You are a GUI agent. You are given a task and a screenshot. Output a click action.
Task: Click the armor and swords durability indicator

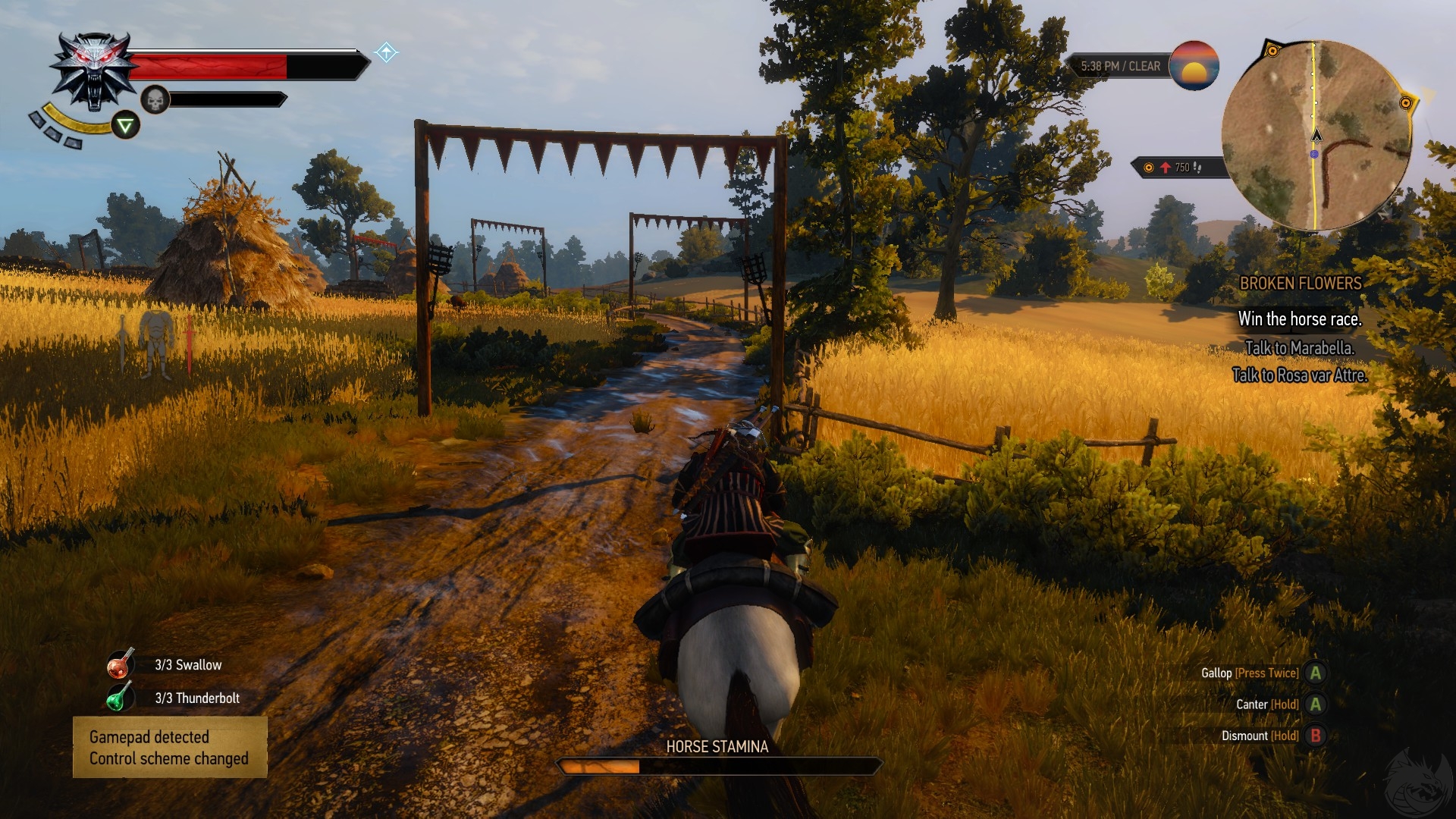click(x=156, y=344)
